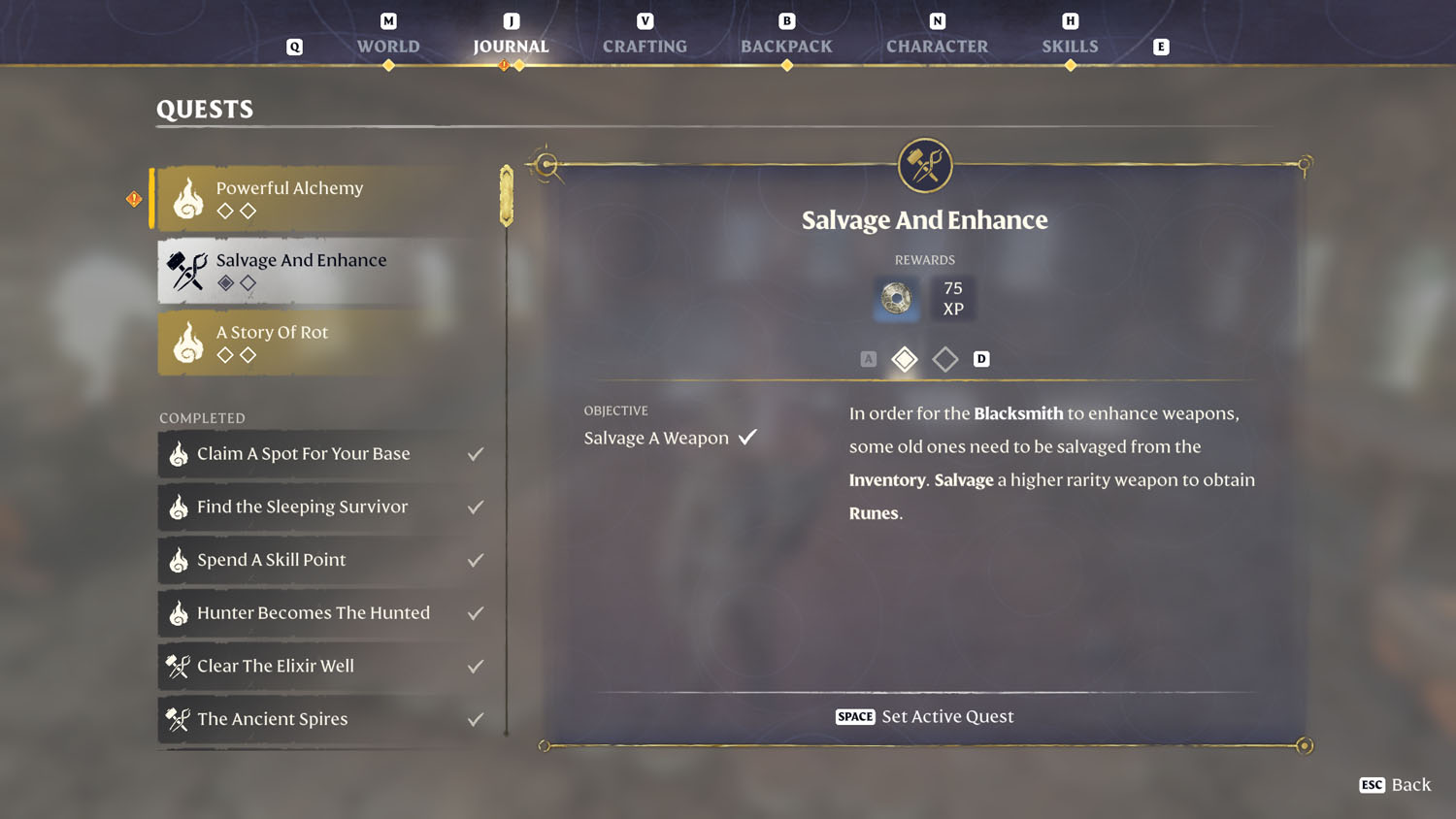The width and height of the screenshot is (1456, 819).
Task: Click the quest list scrollbar handle
Action: click(506, 195)
